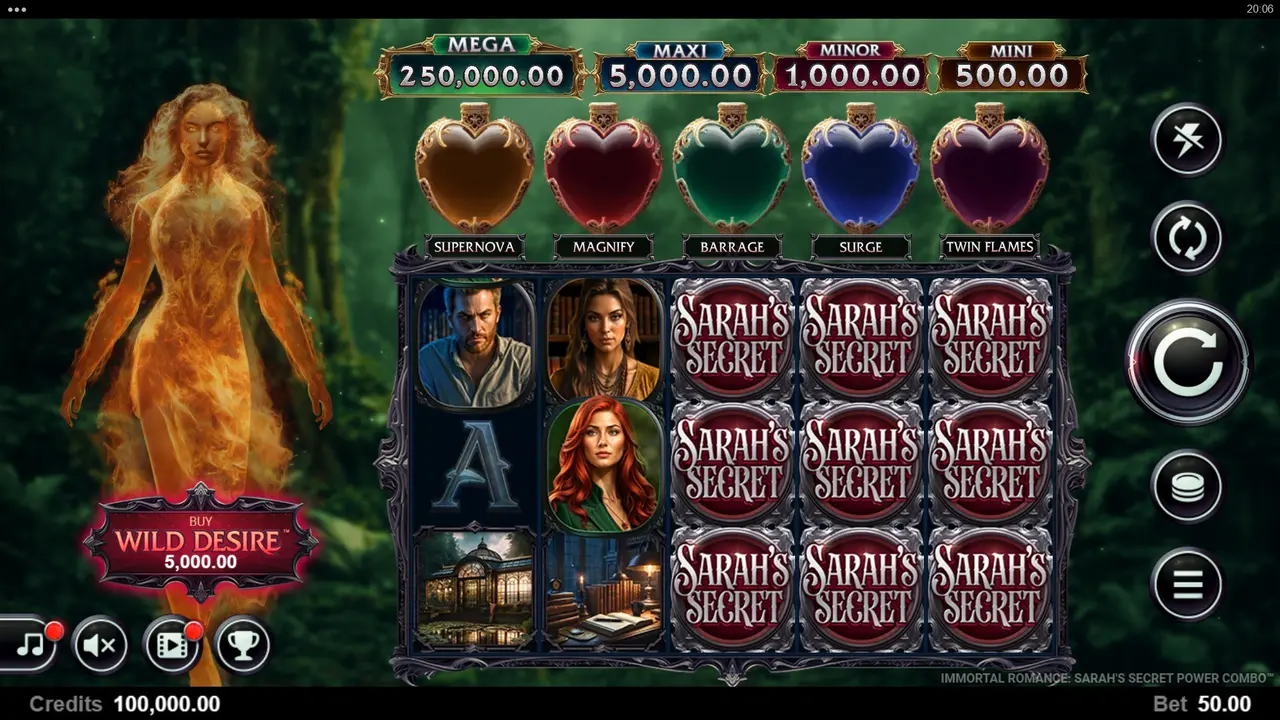Toggle music using the music note button

(x=30, y=645)
